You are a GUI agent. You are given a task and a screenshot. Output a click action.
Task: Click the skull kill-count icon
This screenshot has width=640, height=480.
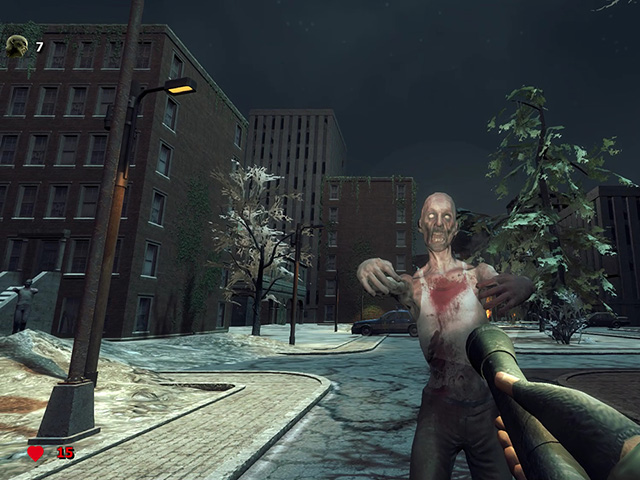point(17,45)
